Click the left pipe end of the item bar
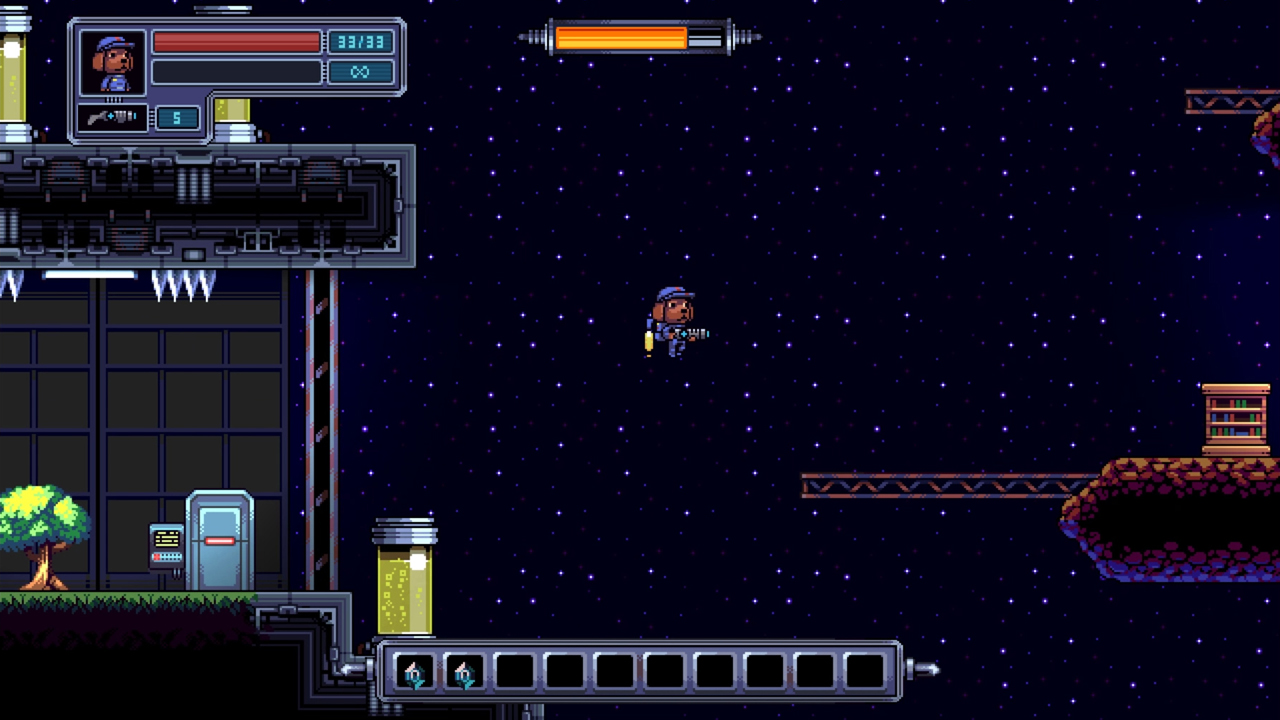The width and height of the screenshot is (1280, 720). 352,670
